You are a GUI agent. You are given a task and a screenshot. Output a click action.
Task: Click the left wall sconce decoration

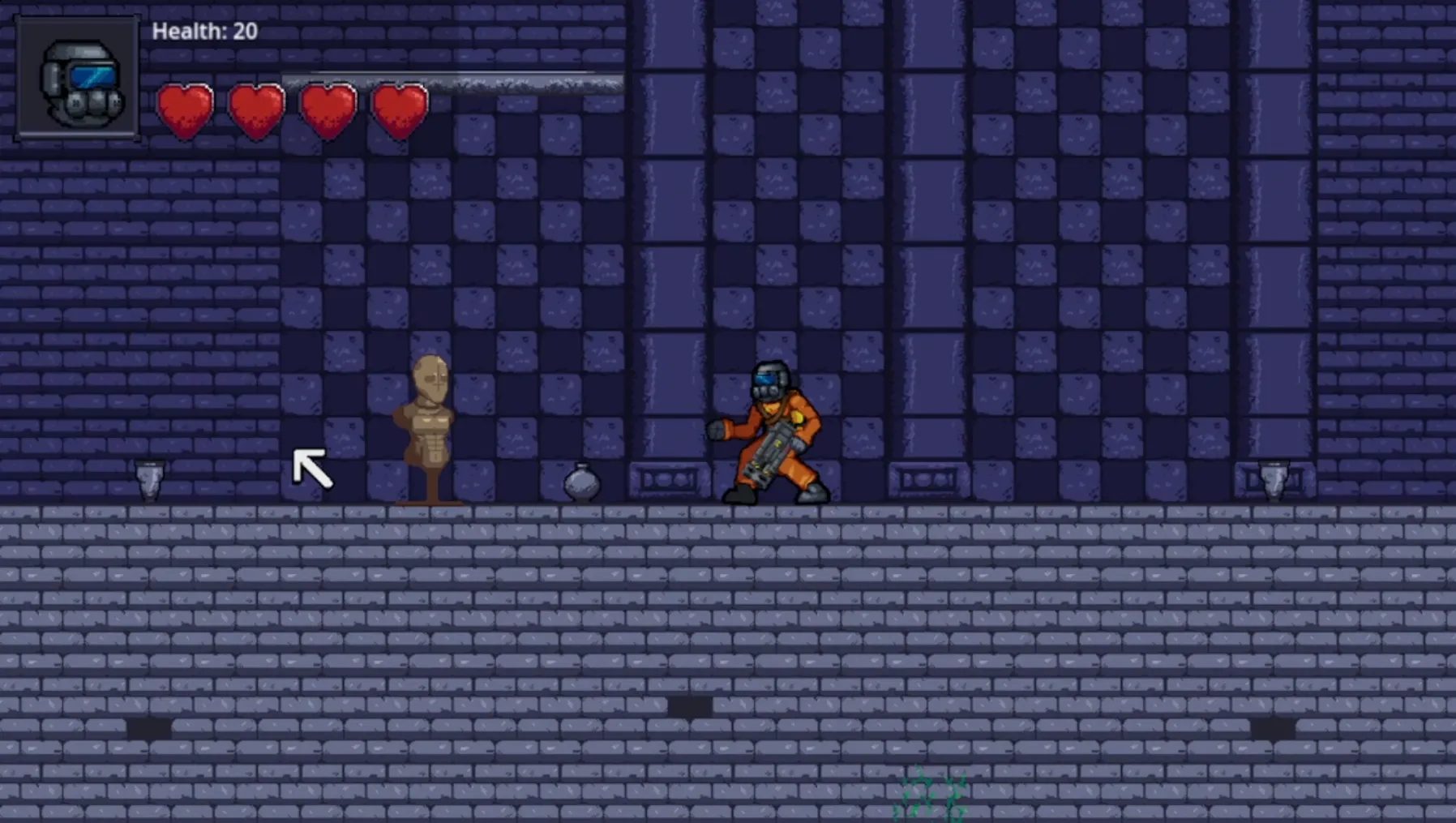click(149, 478)
